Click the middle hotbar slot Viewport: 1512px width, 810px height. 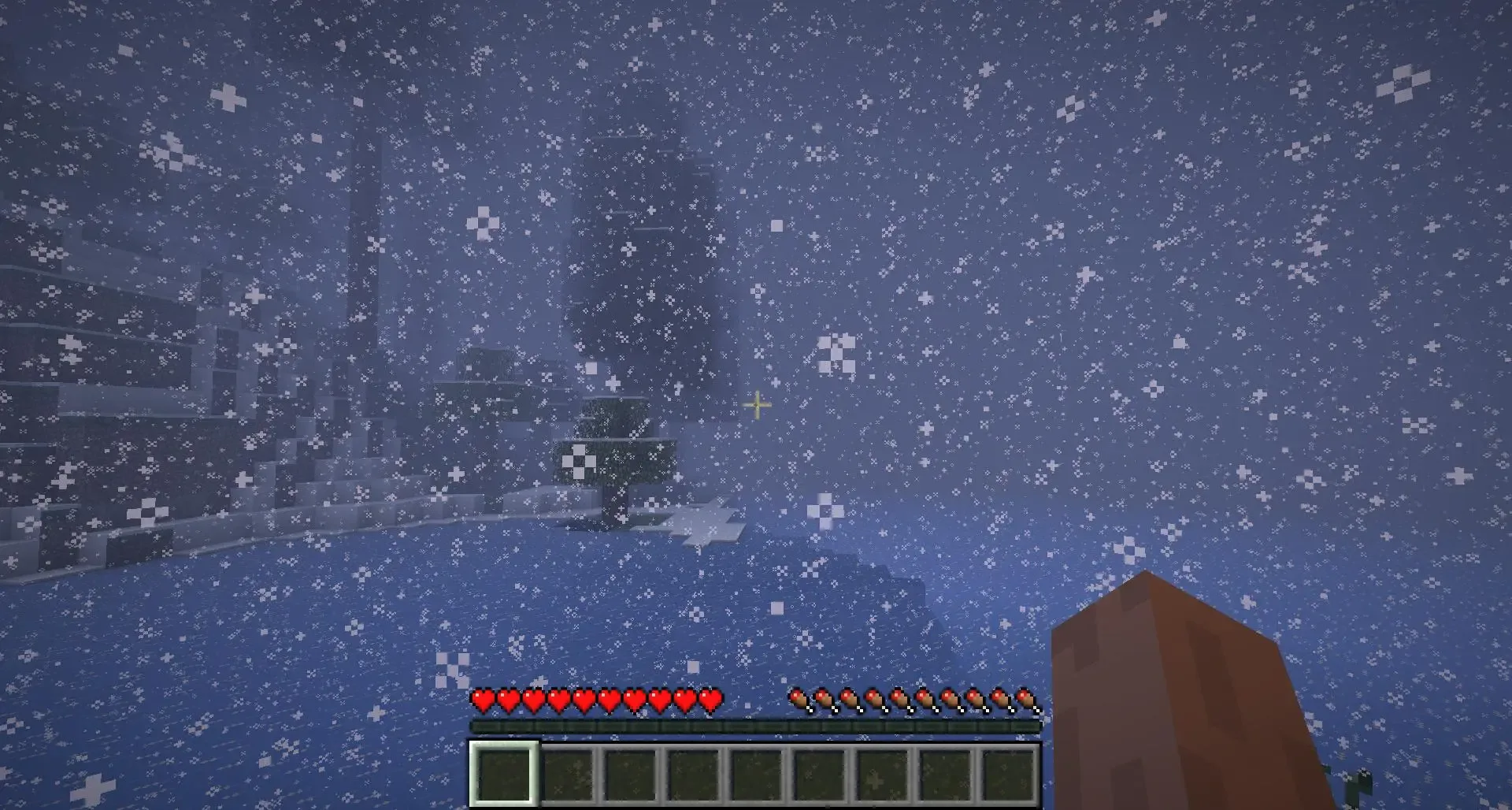click(x=756, y=776)
